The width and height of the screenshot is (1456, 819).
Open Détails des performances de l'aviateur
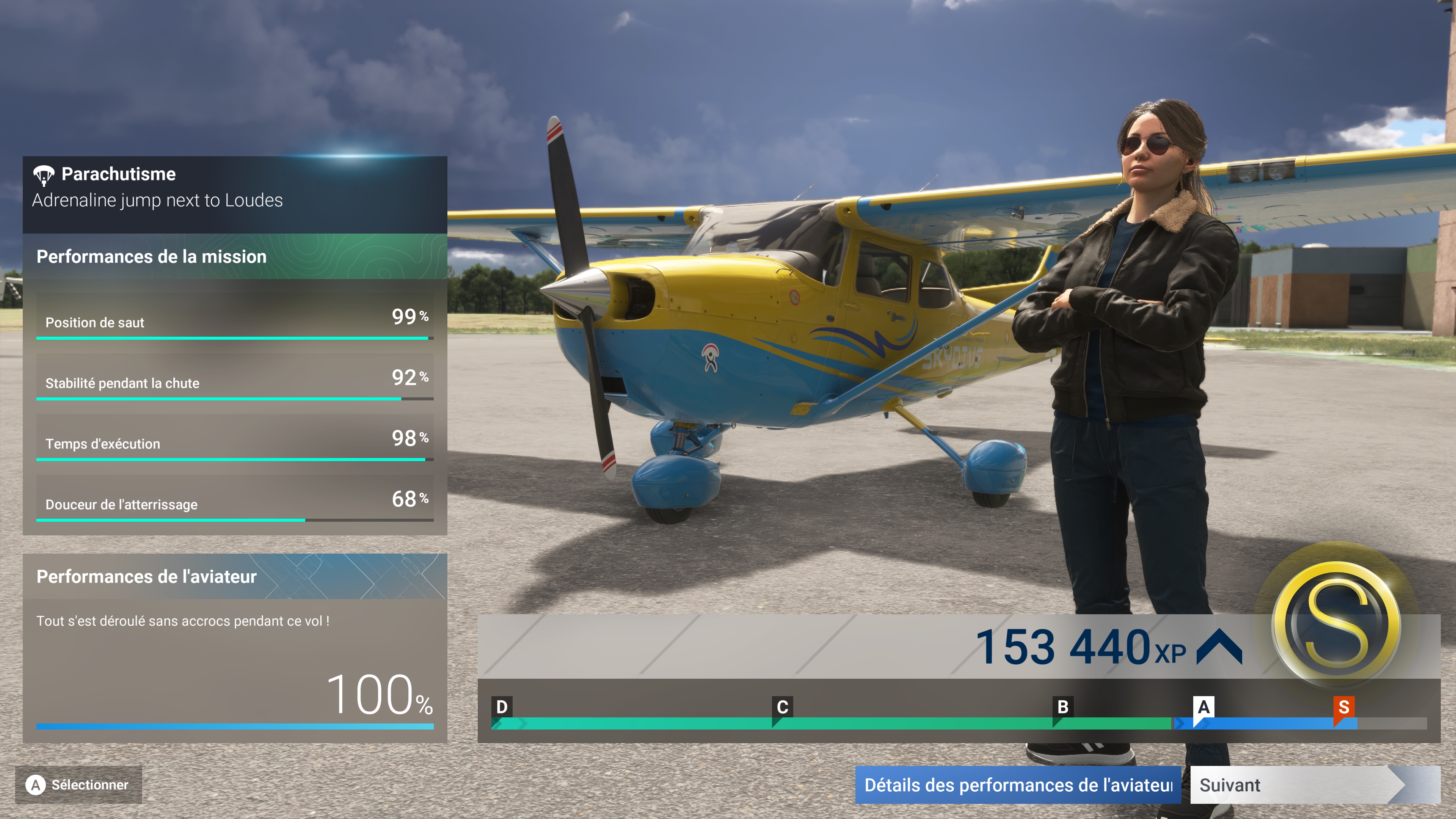tap(1017, 785)
